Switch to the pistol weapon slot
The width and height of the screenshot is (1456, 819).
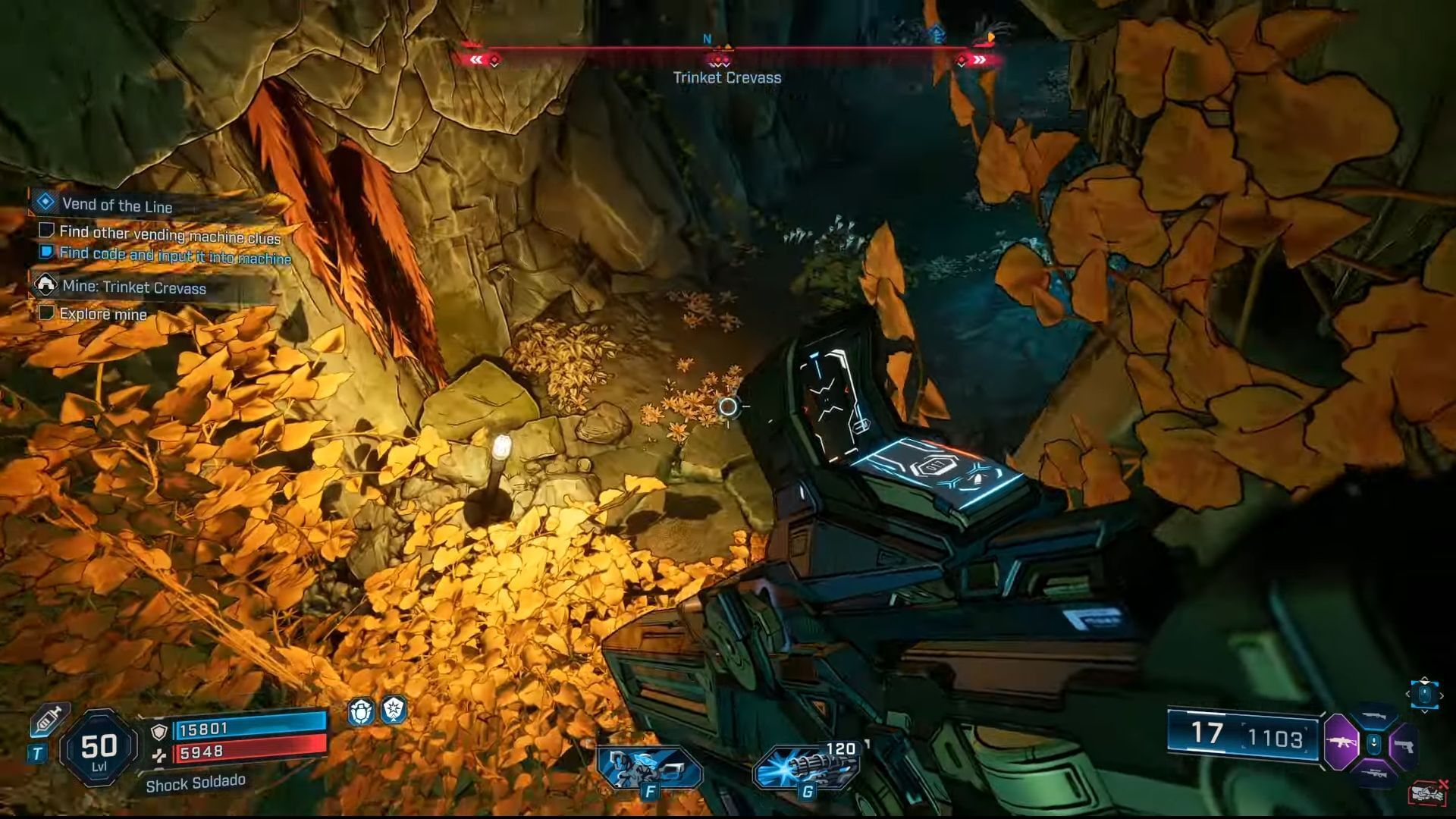[1405, 745]
